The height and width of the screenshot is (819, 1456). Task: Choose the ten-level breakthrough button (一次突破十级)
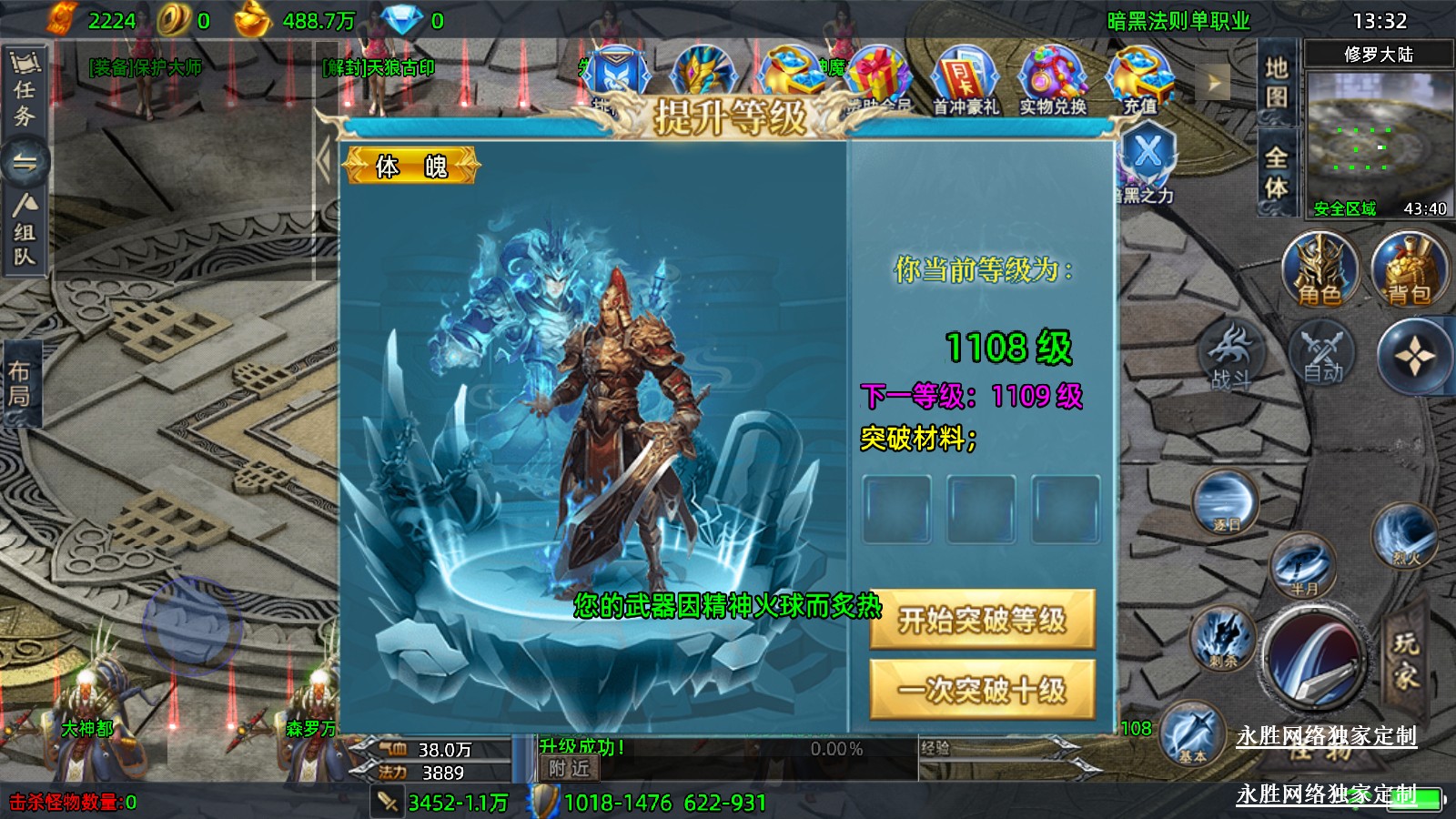[x=981, y=690]
